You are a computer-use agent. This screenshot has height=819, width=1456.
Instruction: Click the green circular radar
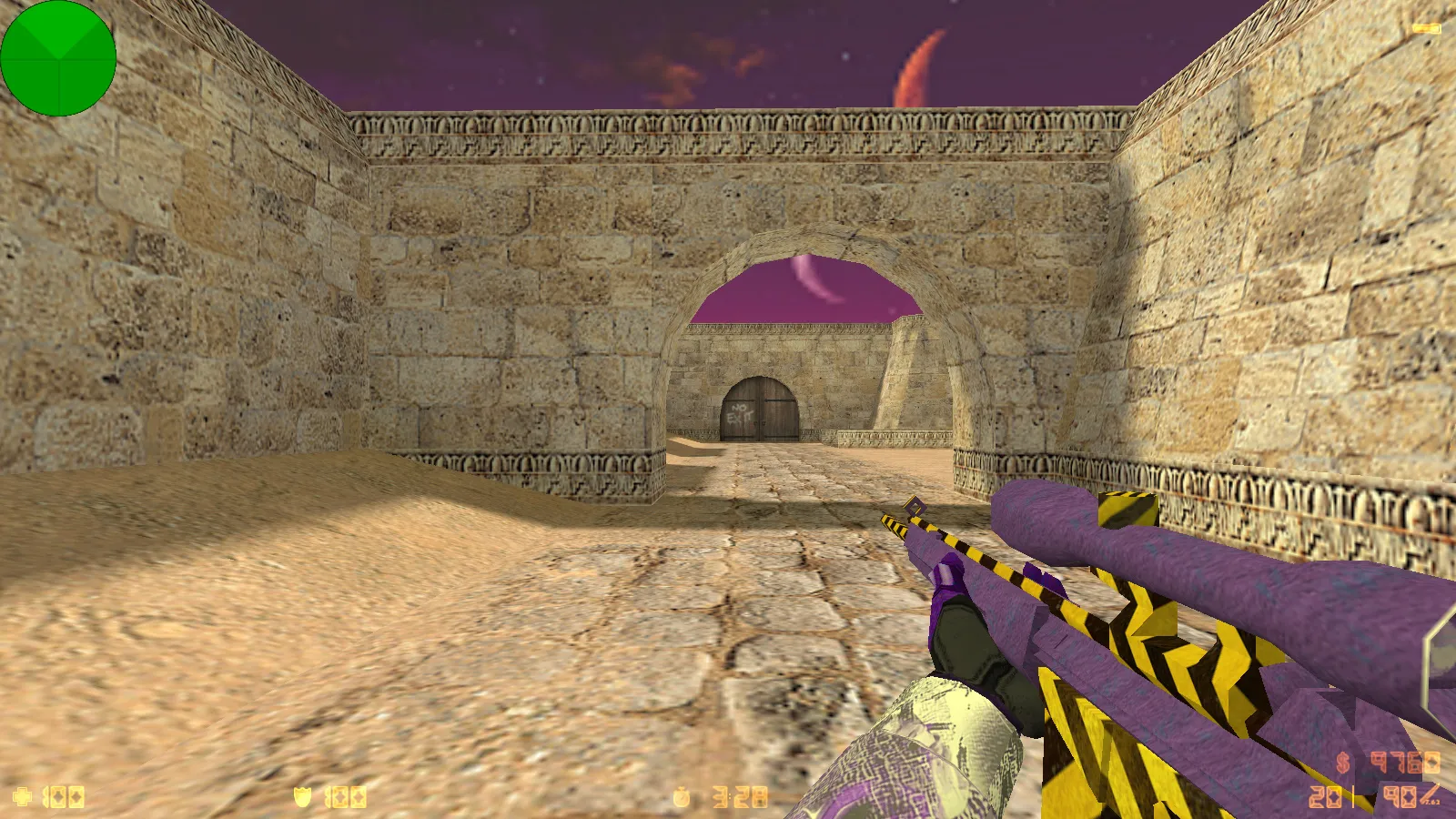pyautogui.click(x=58, y=58)
